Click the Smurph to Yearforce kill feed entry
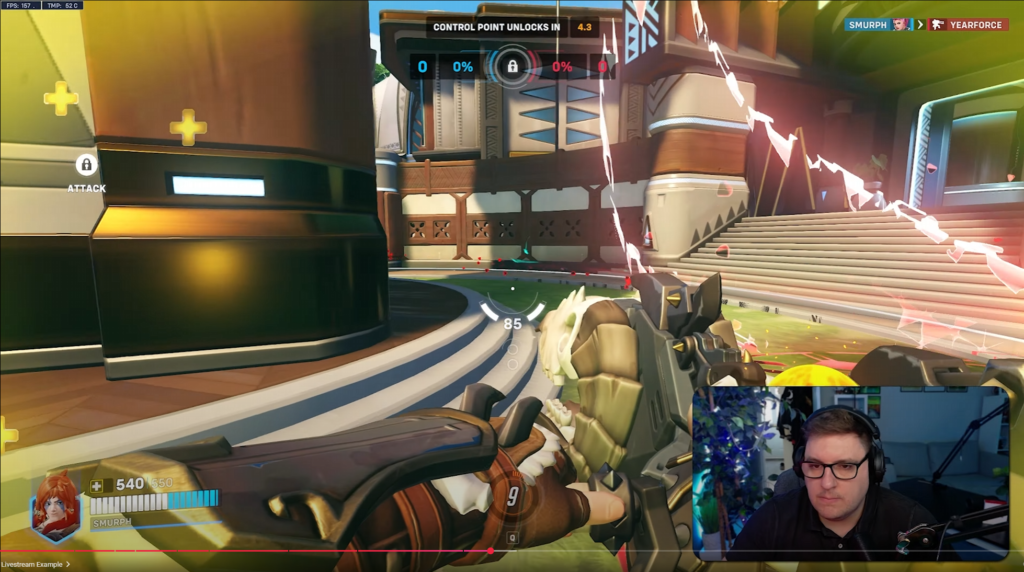Viewport: 1024px width, 572px height. 925,24
